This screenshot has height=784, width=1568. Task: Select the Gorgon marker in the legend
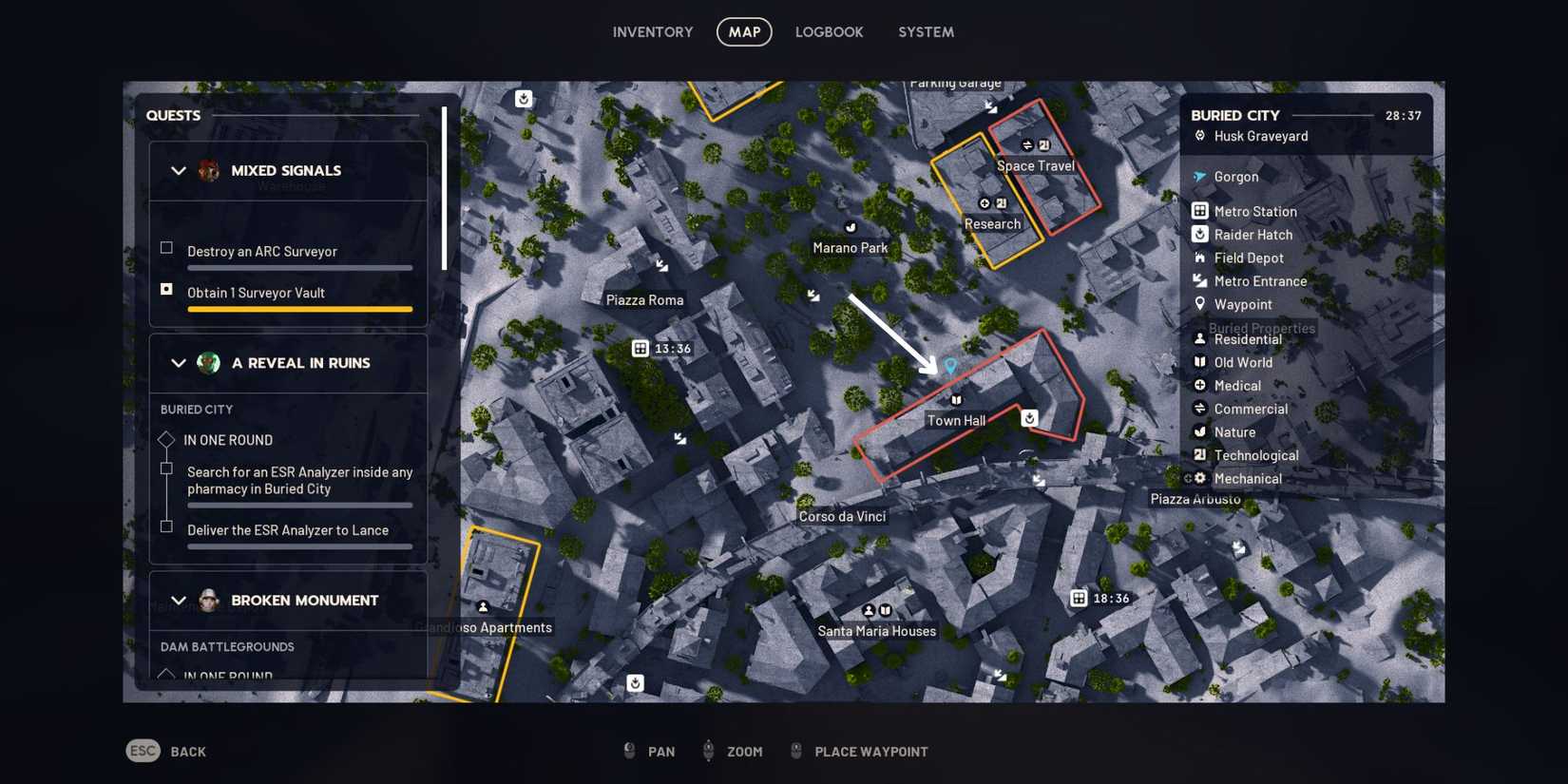pyautogui.click(x=1200, y=177)
